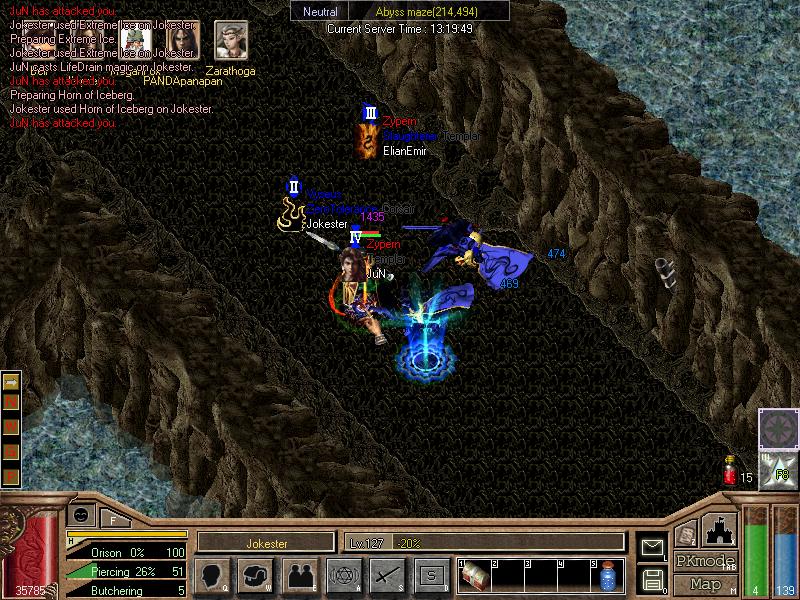Viewport: 800px width, 600px height.
Task: Click the smiley face emote button
Action: pos(81,514)
